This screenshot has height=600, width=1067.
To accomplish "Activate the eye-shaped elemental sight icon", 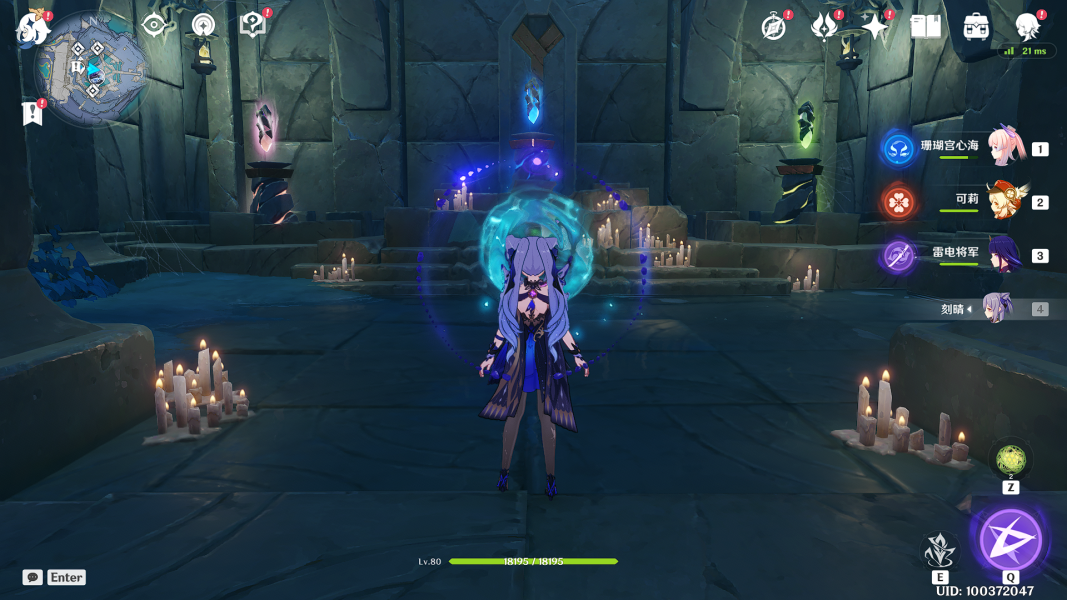I will point(154,25).
